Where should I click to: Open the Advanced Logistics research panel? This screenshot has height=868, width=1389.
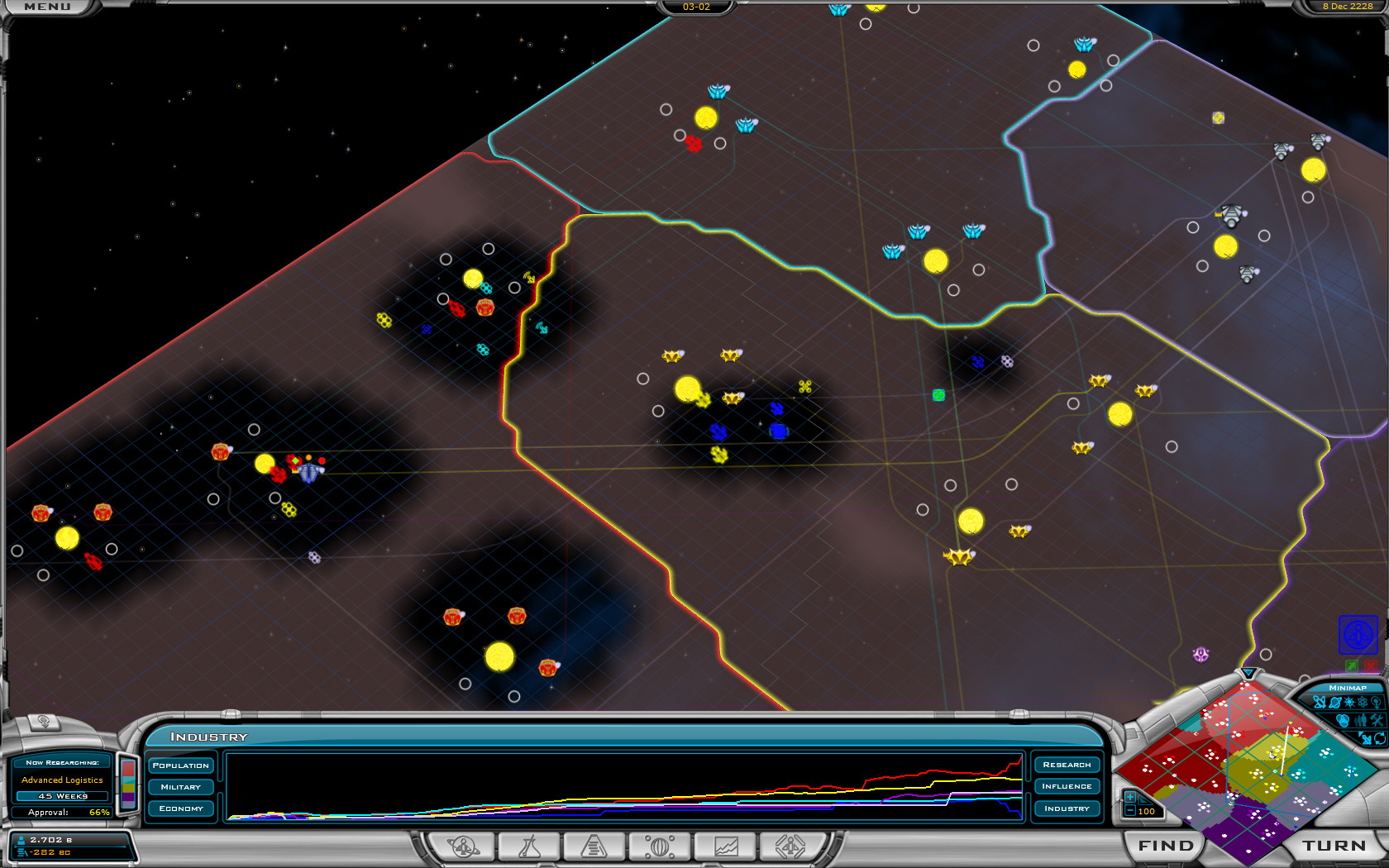(62, 780)
